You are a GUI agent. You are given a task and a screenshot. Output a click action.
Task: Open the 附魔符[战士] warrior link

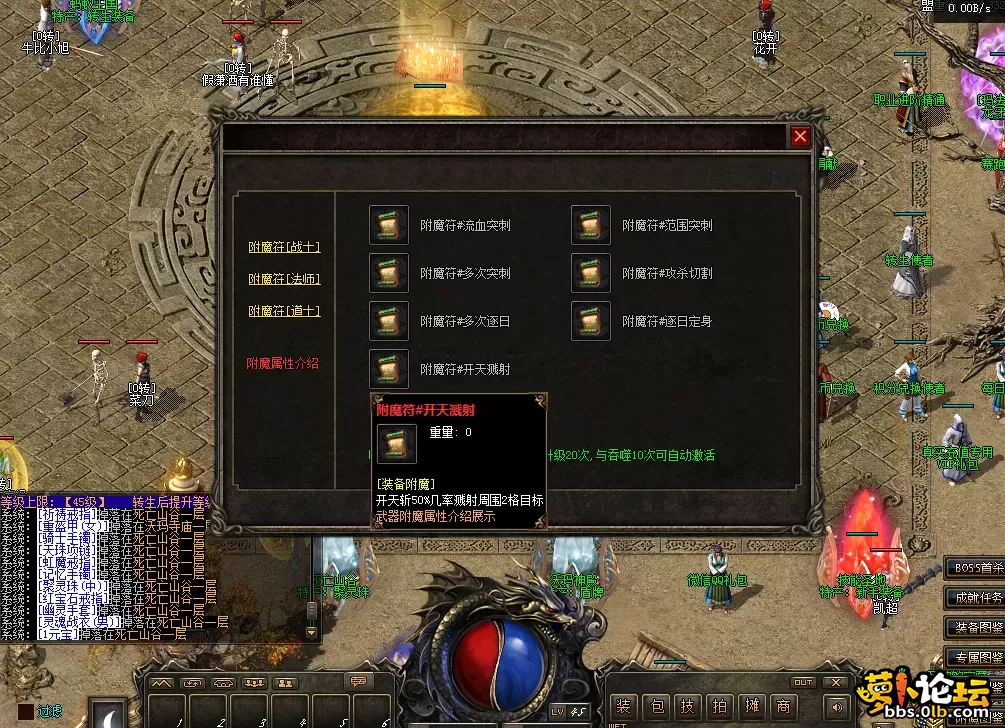click(284, 247)
